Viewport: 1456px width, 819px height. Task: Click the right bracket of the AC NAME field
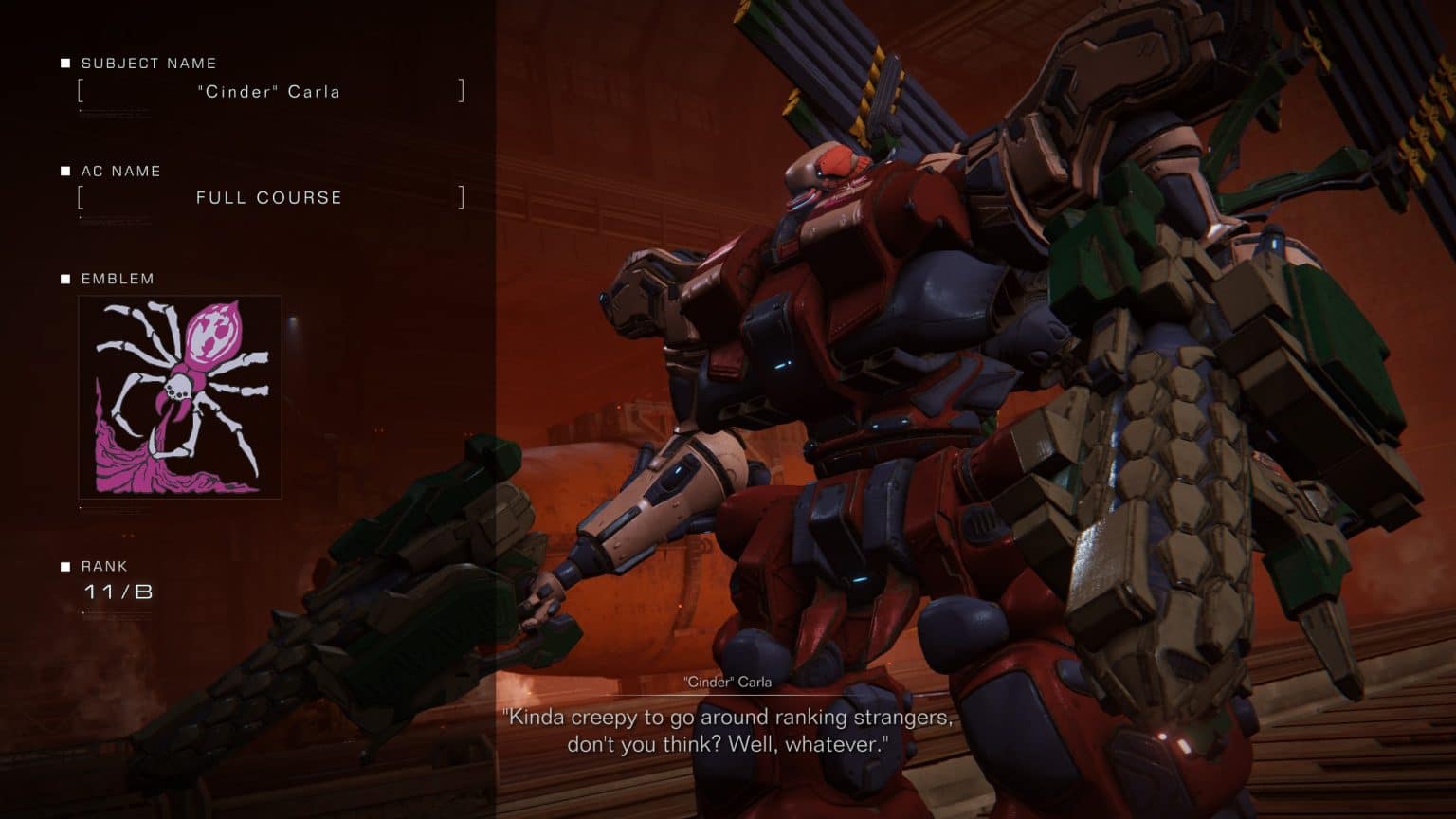(462, 197)
